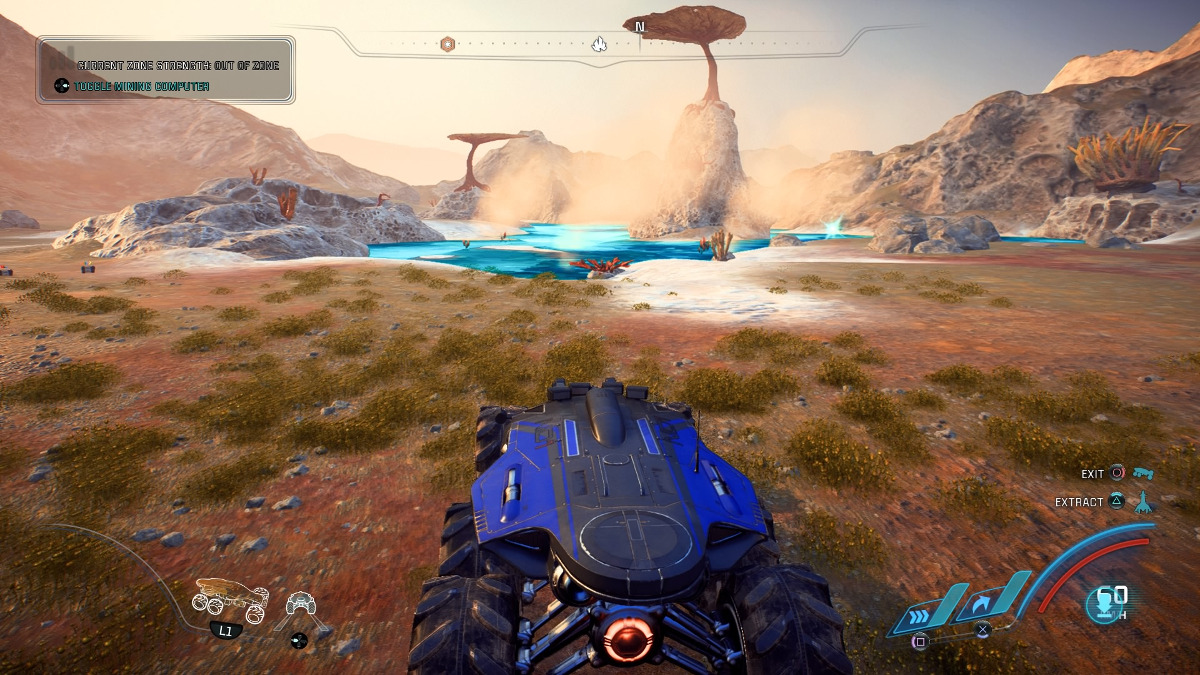Select the hexagon marker on the compass
The height and width of the screenshot is (675, 1200).
click(x=448, y=44)
